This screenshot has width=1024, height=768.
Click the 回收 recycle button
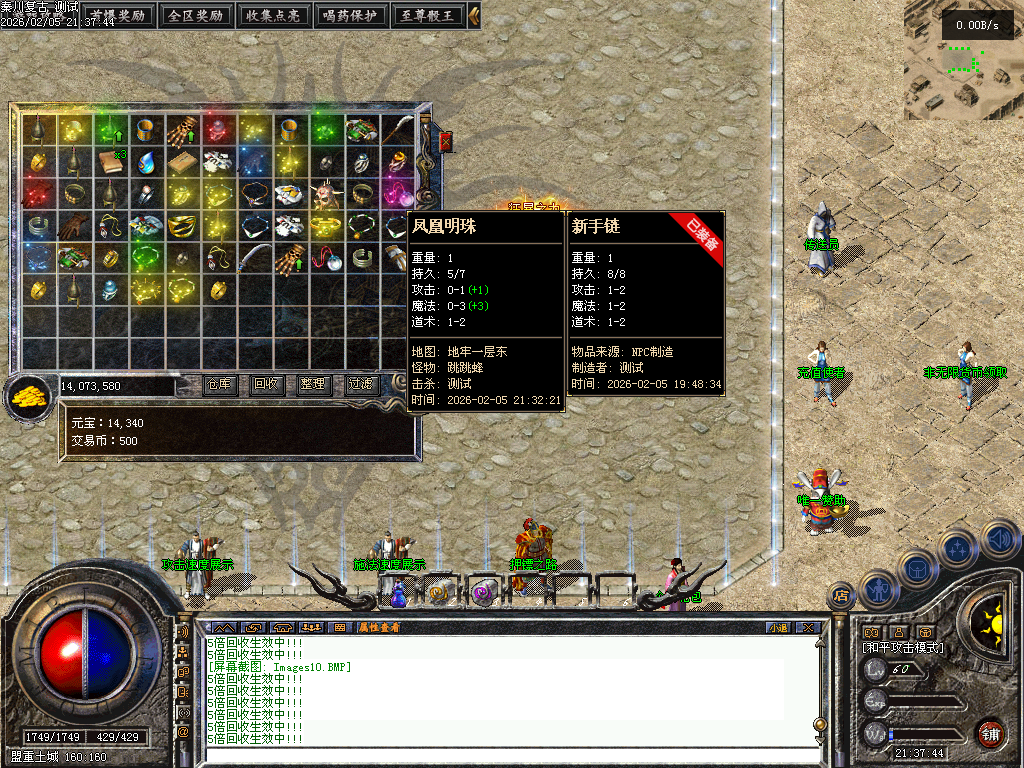click(267, 384)
